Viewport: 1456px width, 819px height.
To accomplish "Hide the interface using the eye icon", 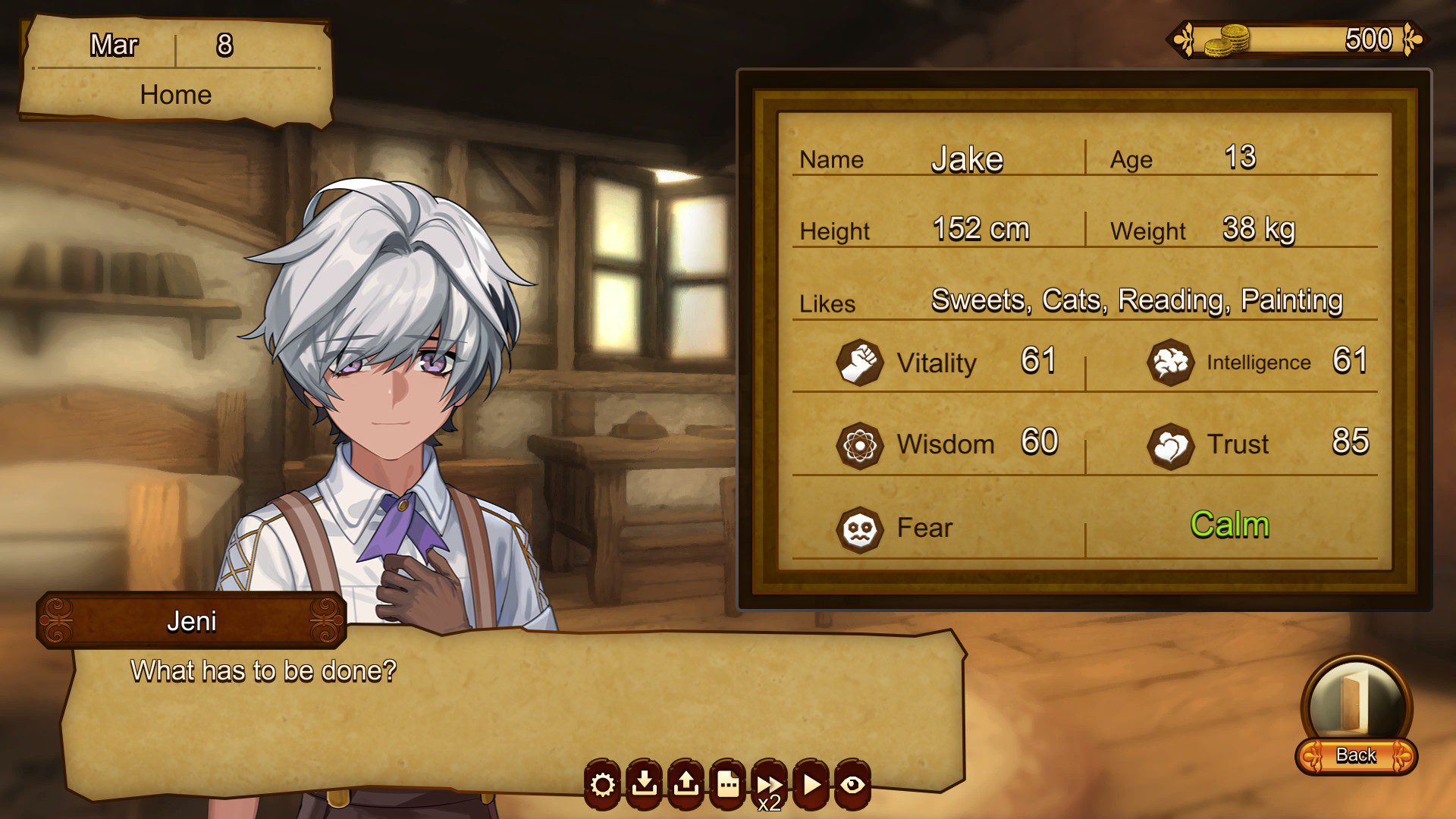I will click(852, 784).
